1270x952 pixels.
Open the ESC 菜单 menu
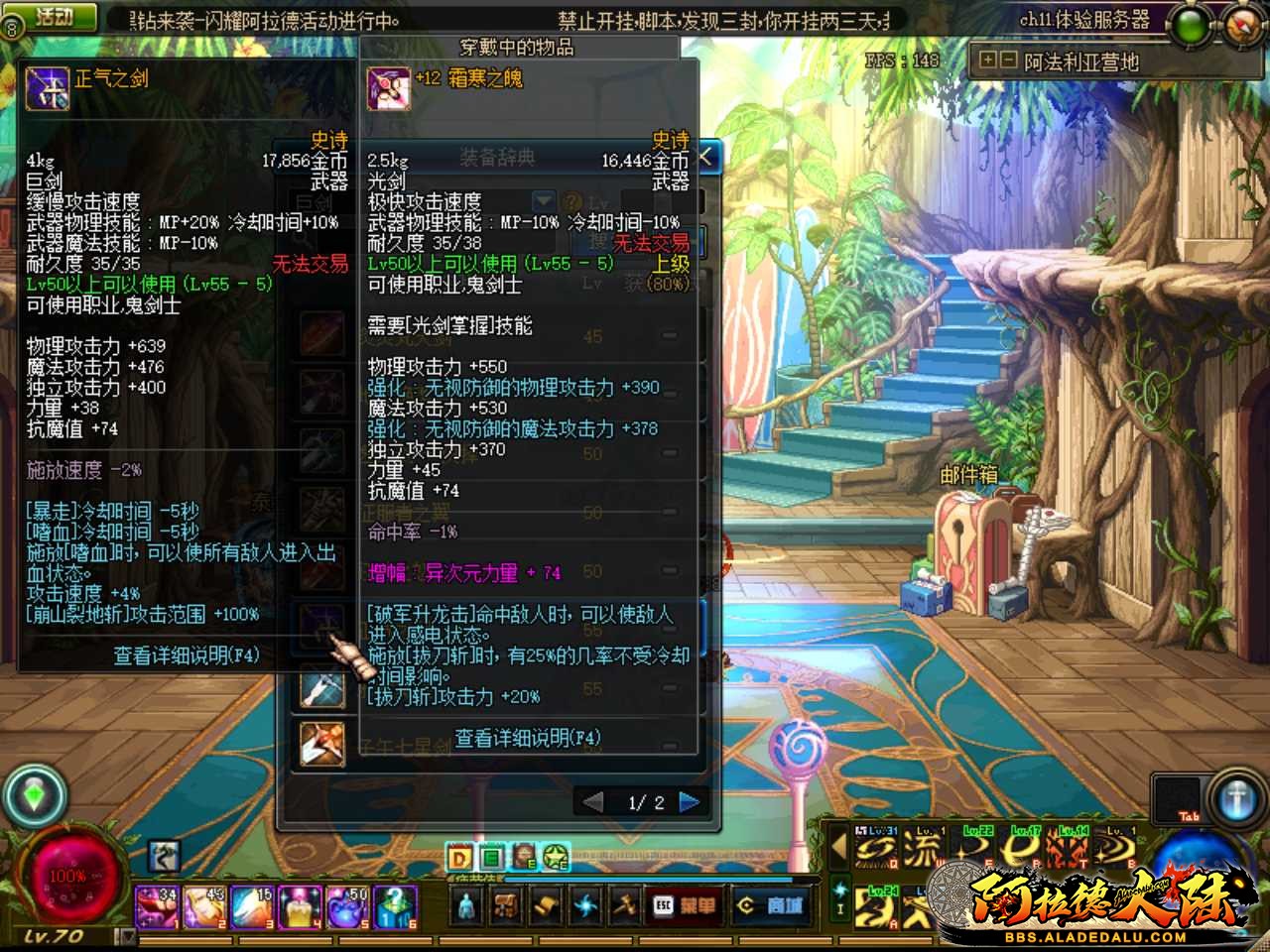click(x=684, y=904)
